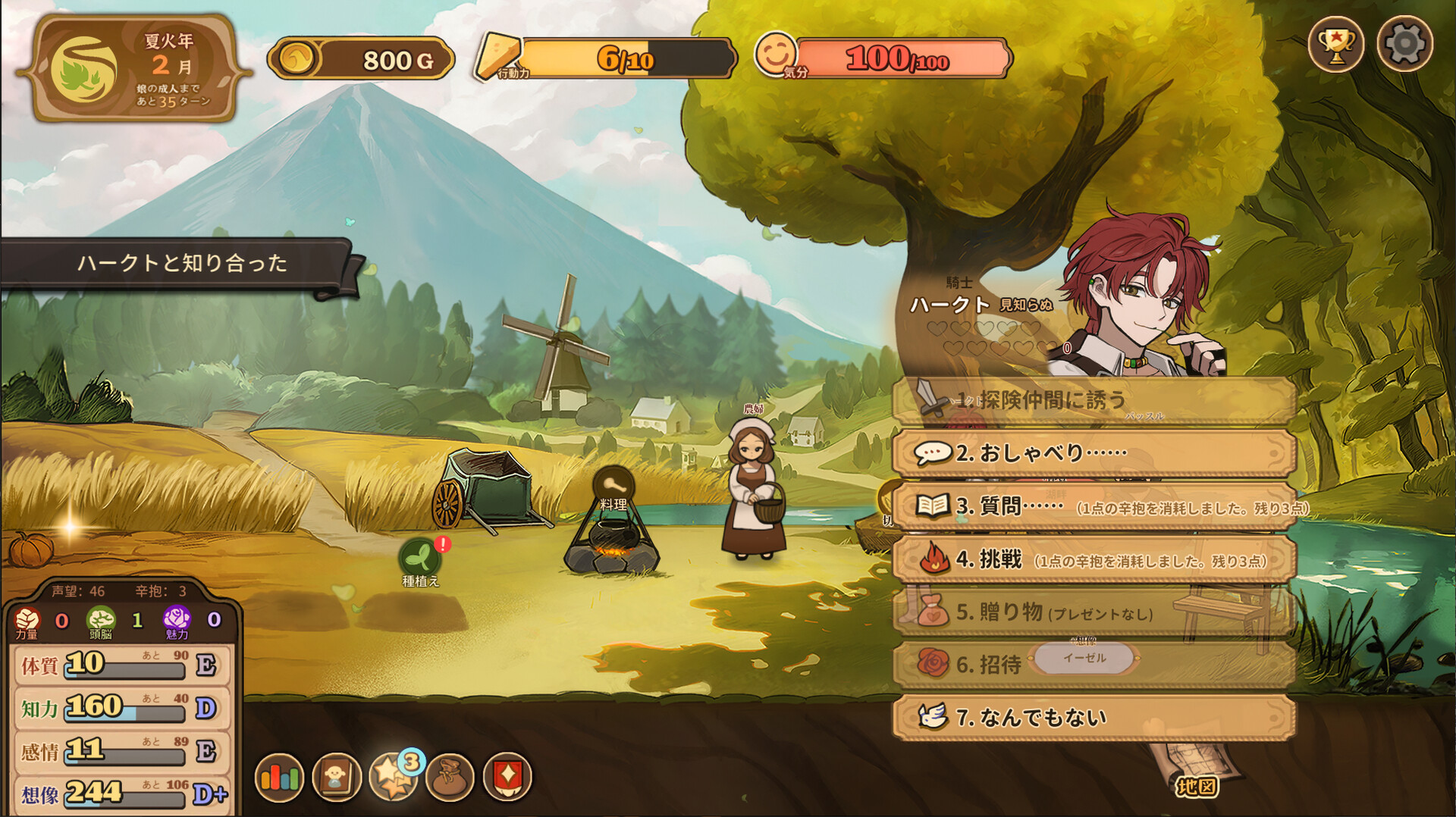Choose the "挑戦" challenge option
The width and height of the screenshot is (1456, 817).
(1092, 559)
